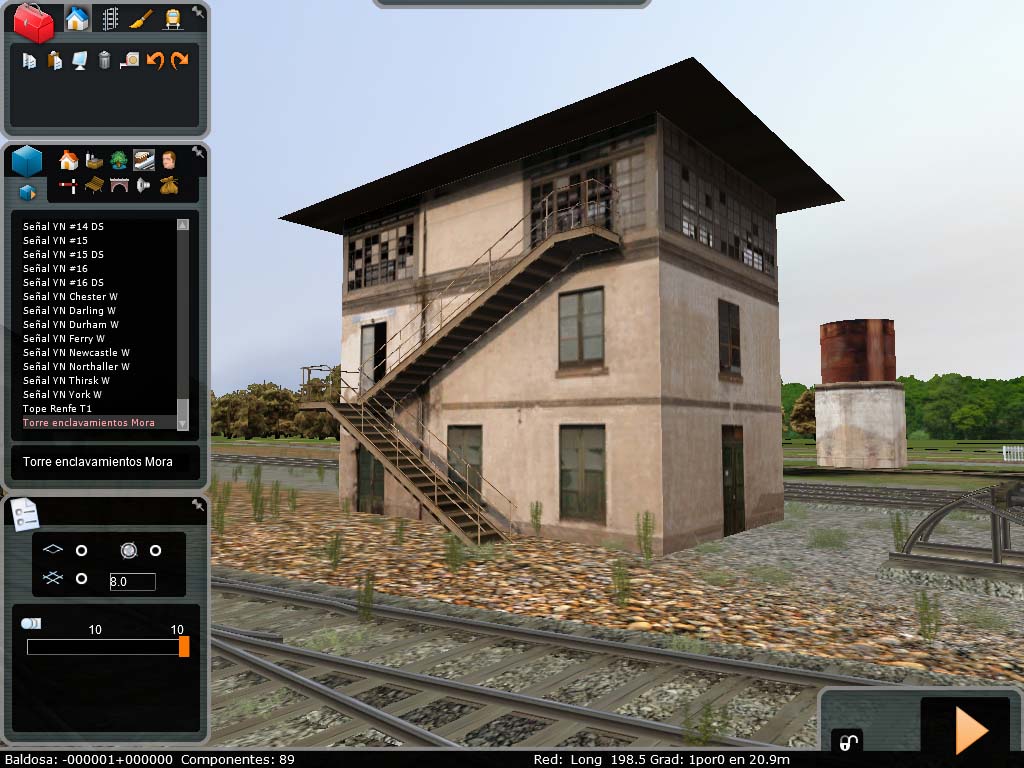Choose the green tree object category
The width and height of the screenshot is (1024, 768).
(x=119, y=160)
